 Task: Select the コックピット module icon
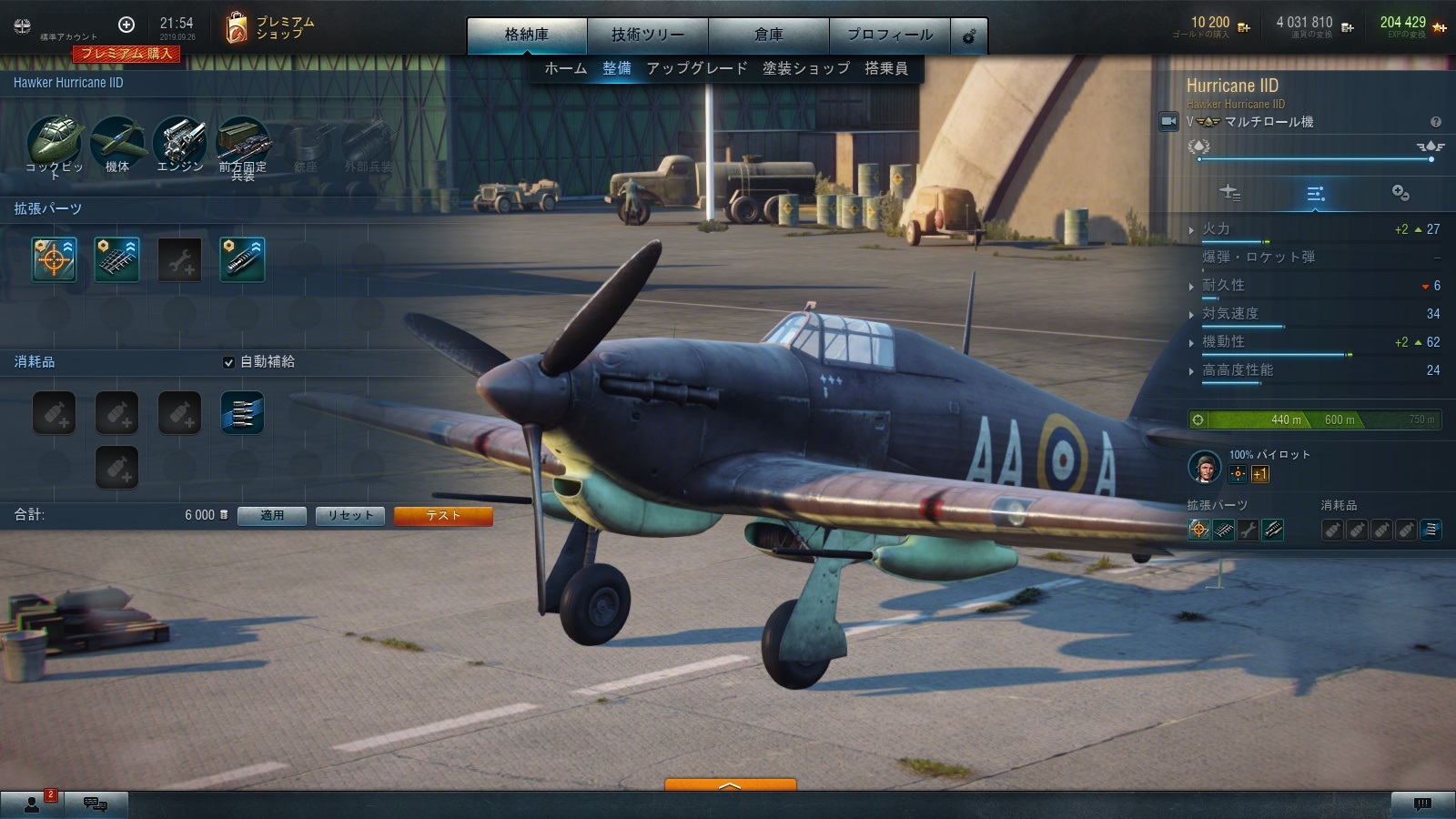coord(55,142)
